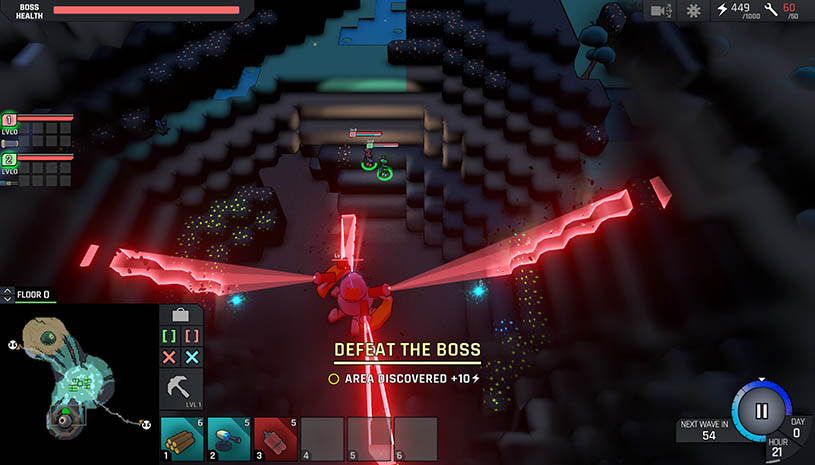Choose the dynamite slot in the hotbar

click(x=275, y=438)
